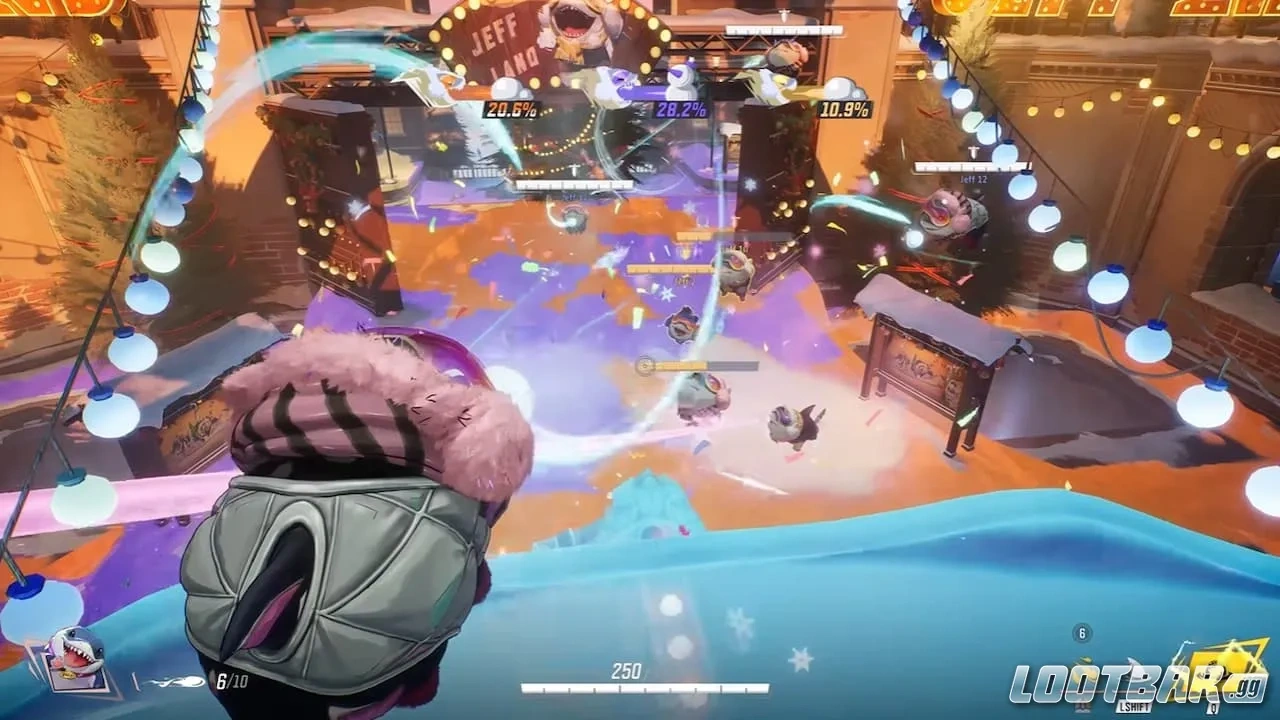Click the circular counter showing 6
This screenshot has width=1280, height=720.
1081,632
